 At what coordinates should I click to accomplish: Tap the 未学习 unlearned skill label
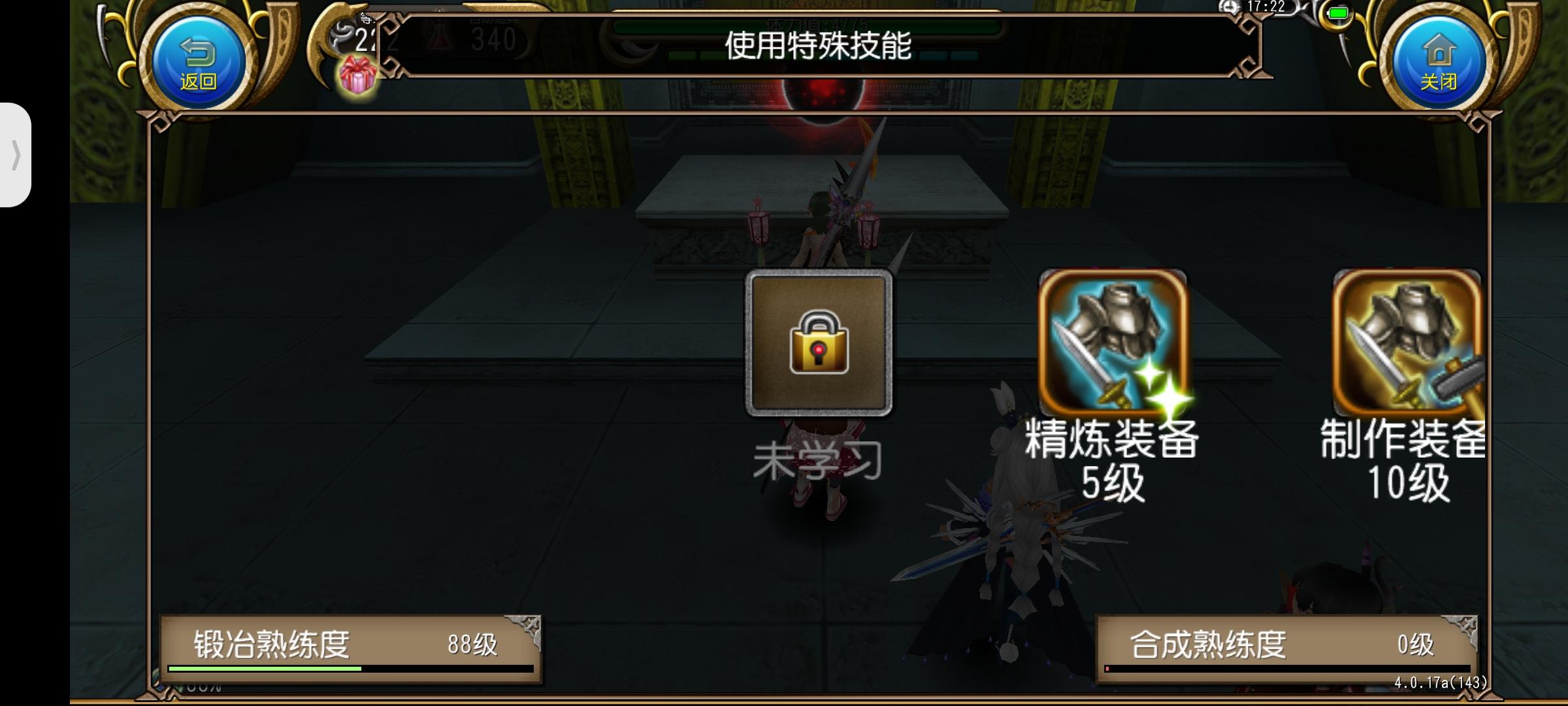coord(819,460)
